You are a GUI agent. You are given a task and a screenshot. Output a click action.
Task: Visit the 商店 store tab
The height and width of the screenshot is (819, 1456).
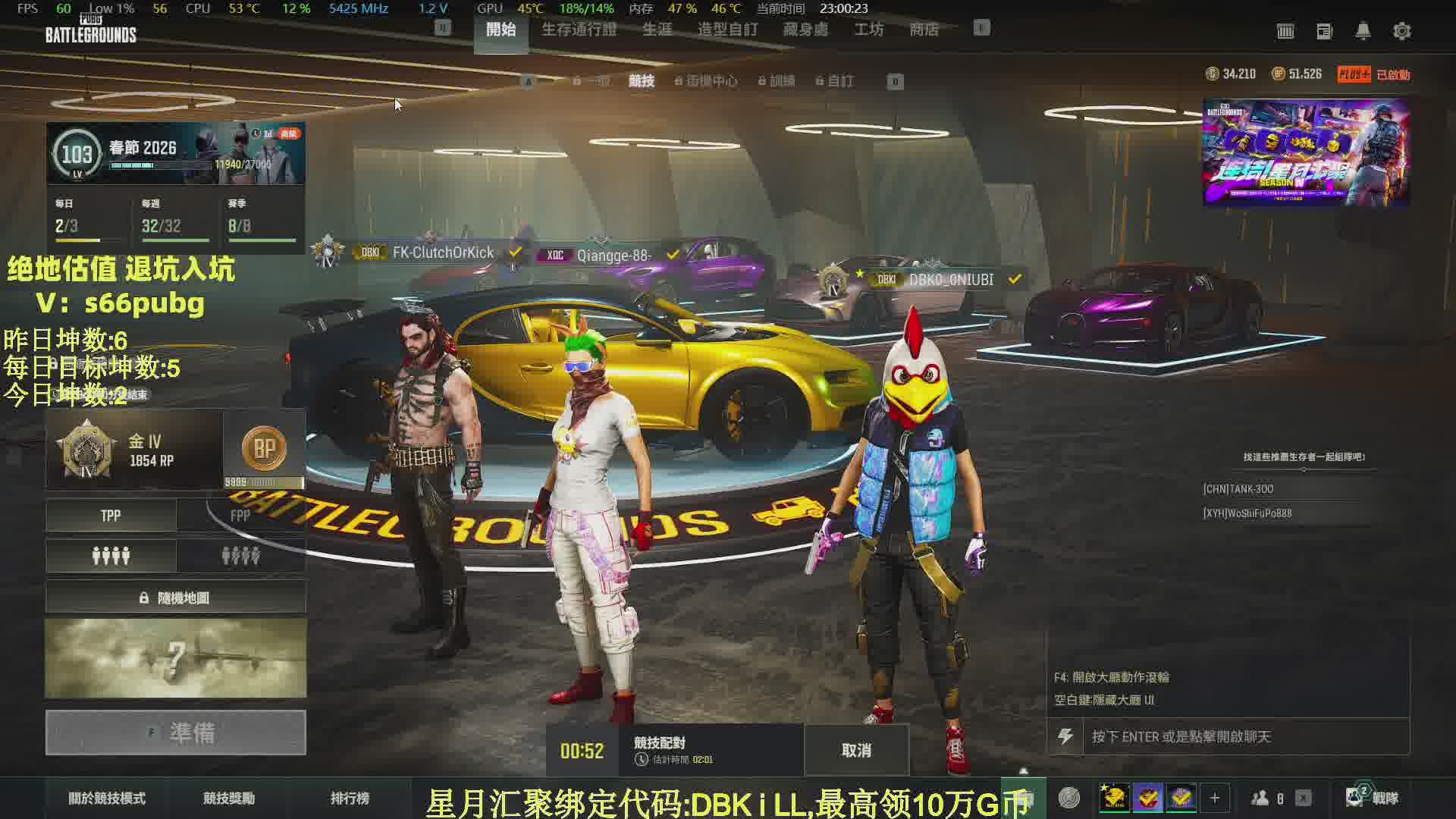tap(924, 30)
